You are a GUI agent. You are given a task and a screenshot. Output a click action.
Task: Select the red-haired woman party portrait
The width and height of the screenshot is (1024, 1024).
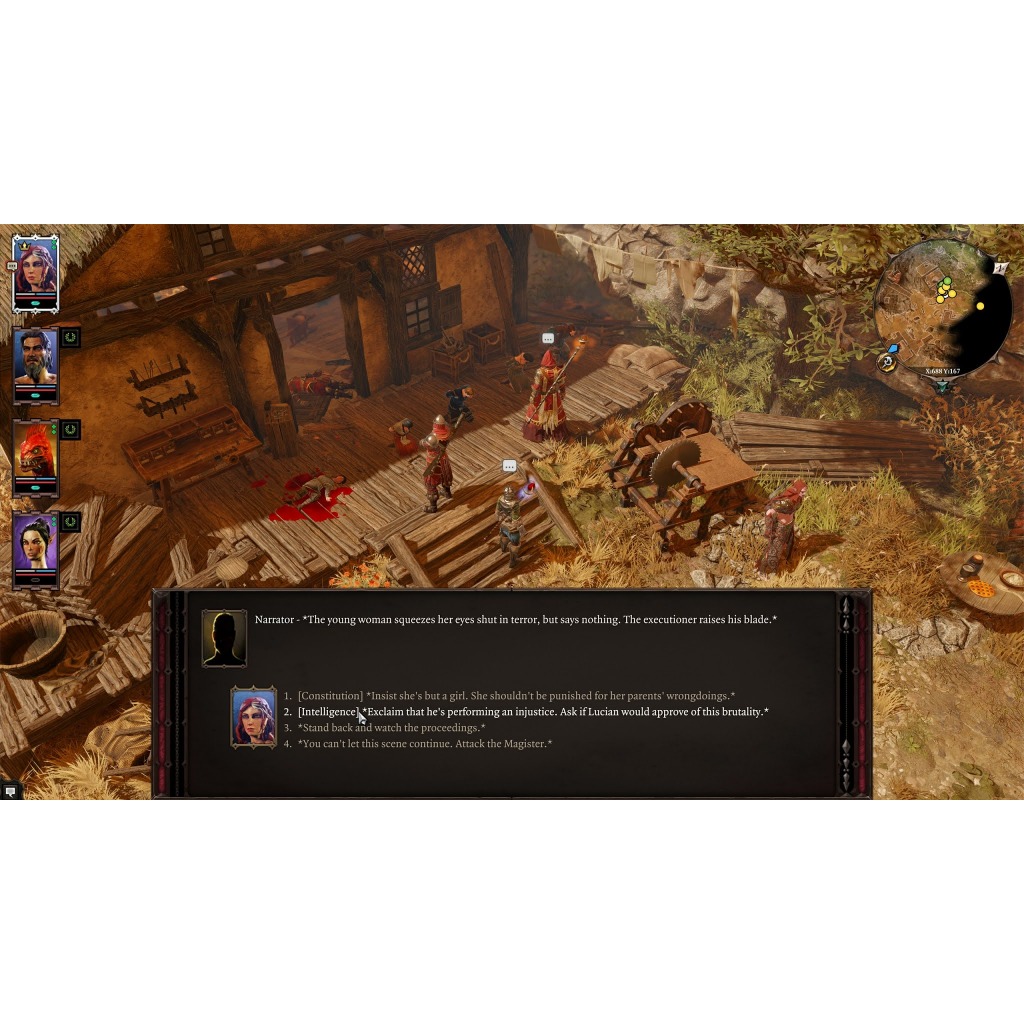point(35,271)
